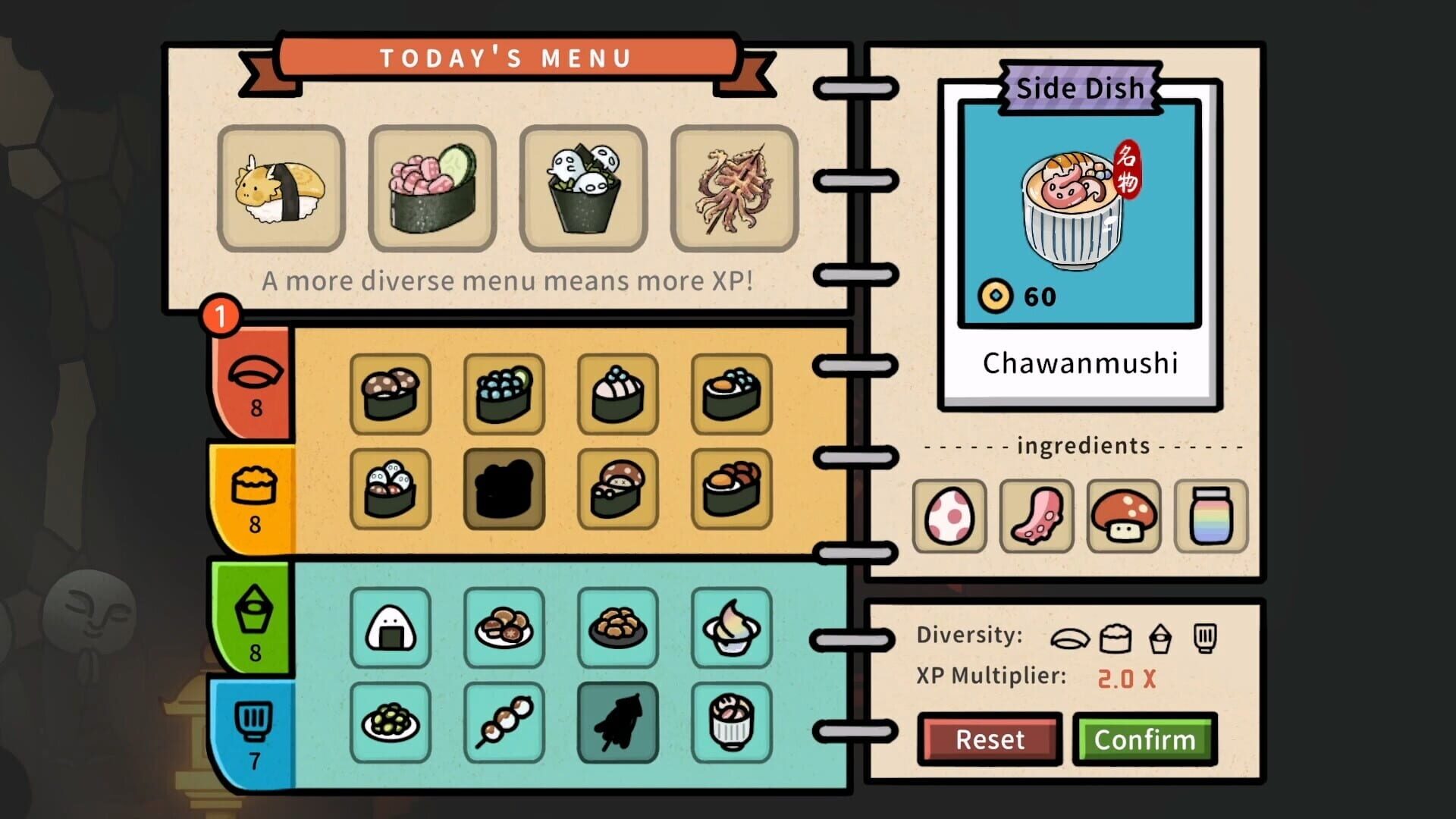
Task: Click the spotted egg ingredient icon
Action: point(949,516)
